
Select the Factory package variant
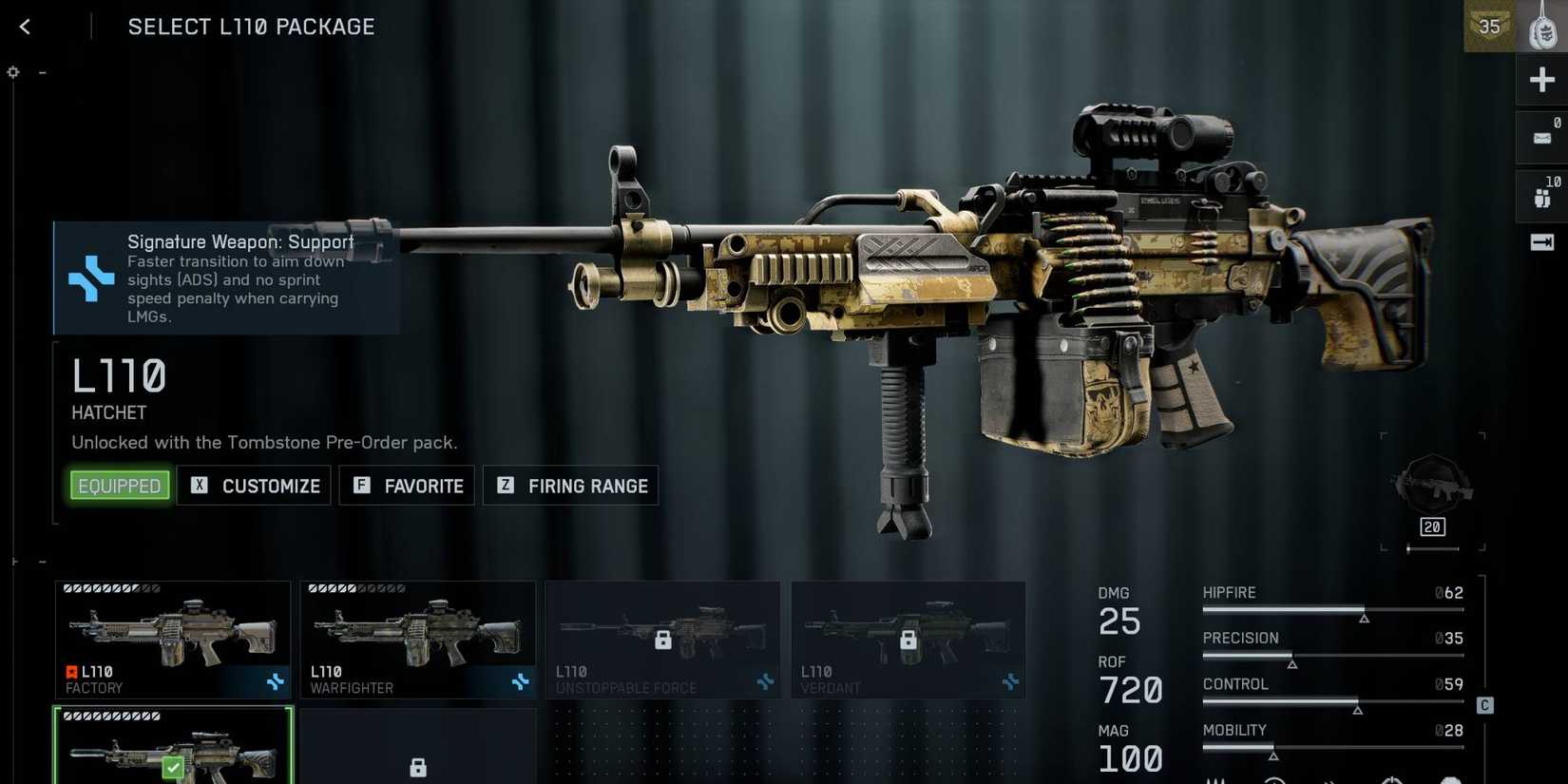click(x=173, y=639)
